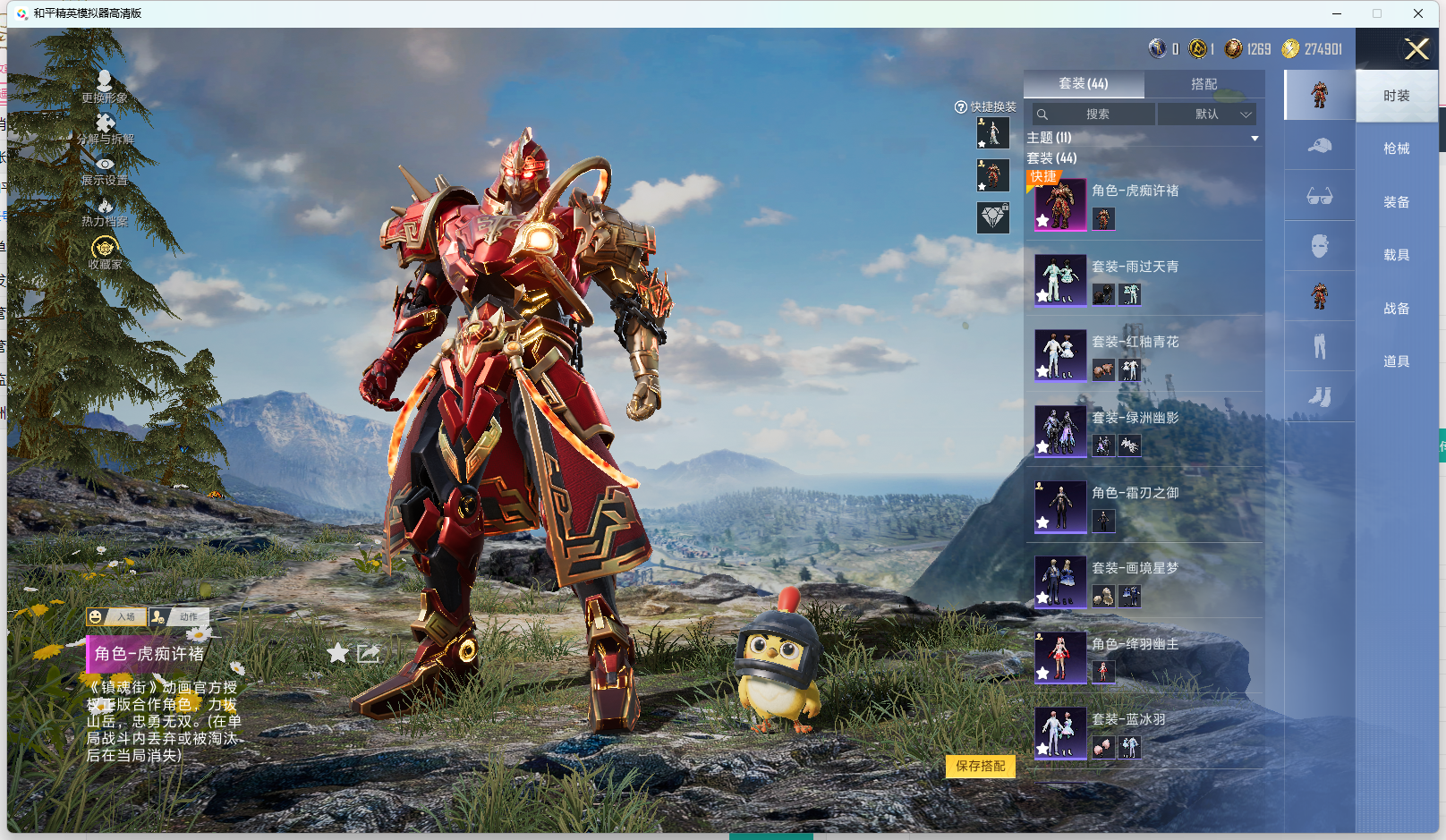Open 更换形象 option

pyautogui.click(x=105, y=87)
